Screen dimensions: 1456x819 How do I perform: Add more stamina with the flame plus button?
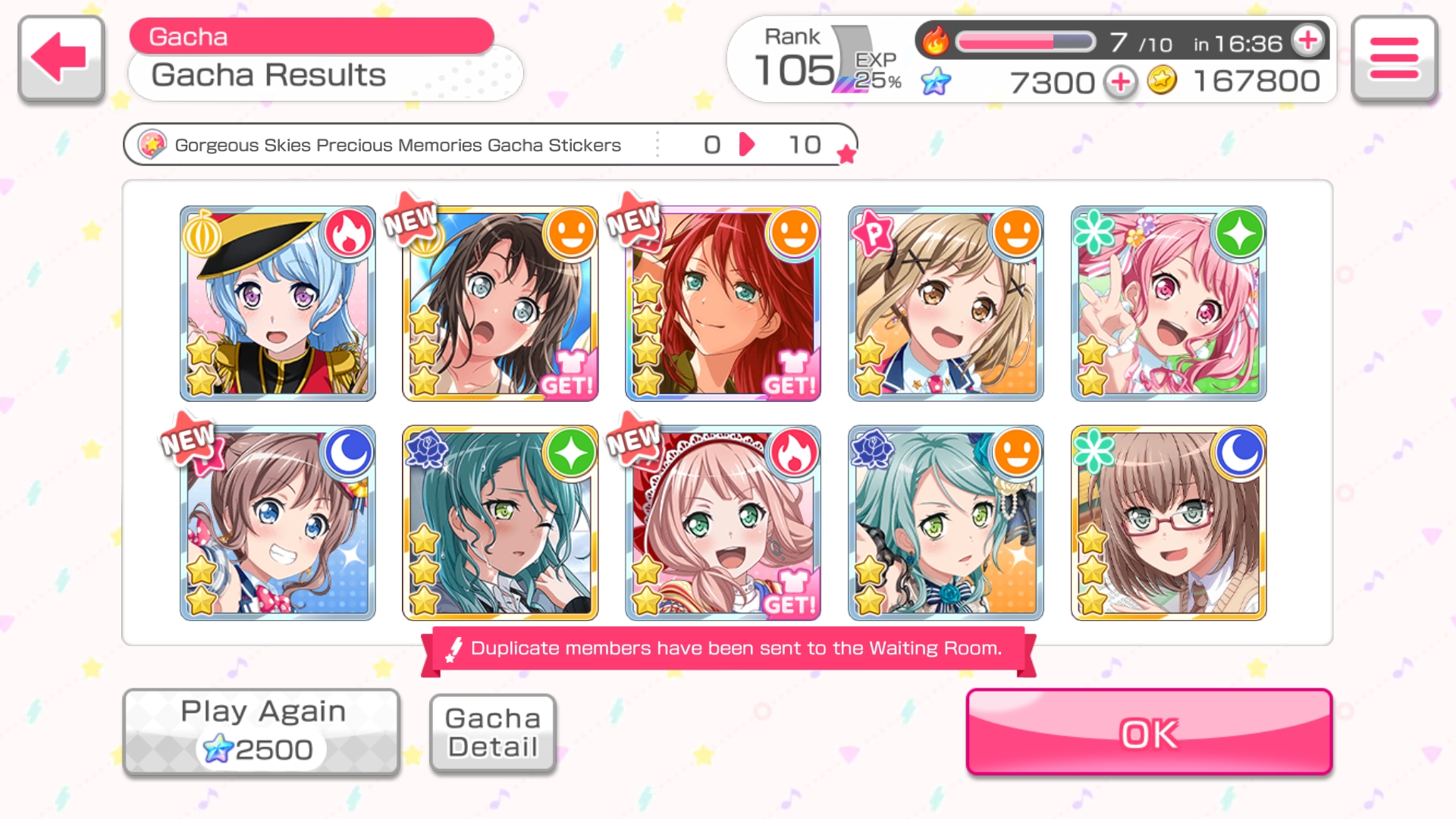[x=1309, y=41]
